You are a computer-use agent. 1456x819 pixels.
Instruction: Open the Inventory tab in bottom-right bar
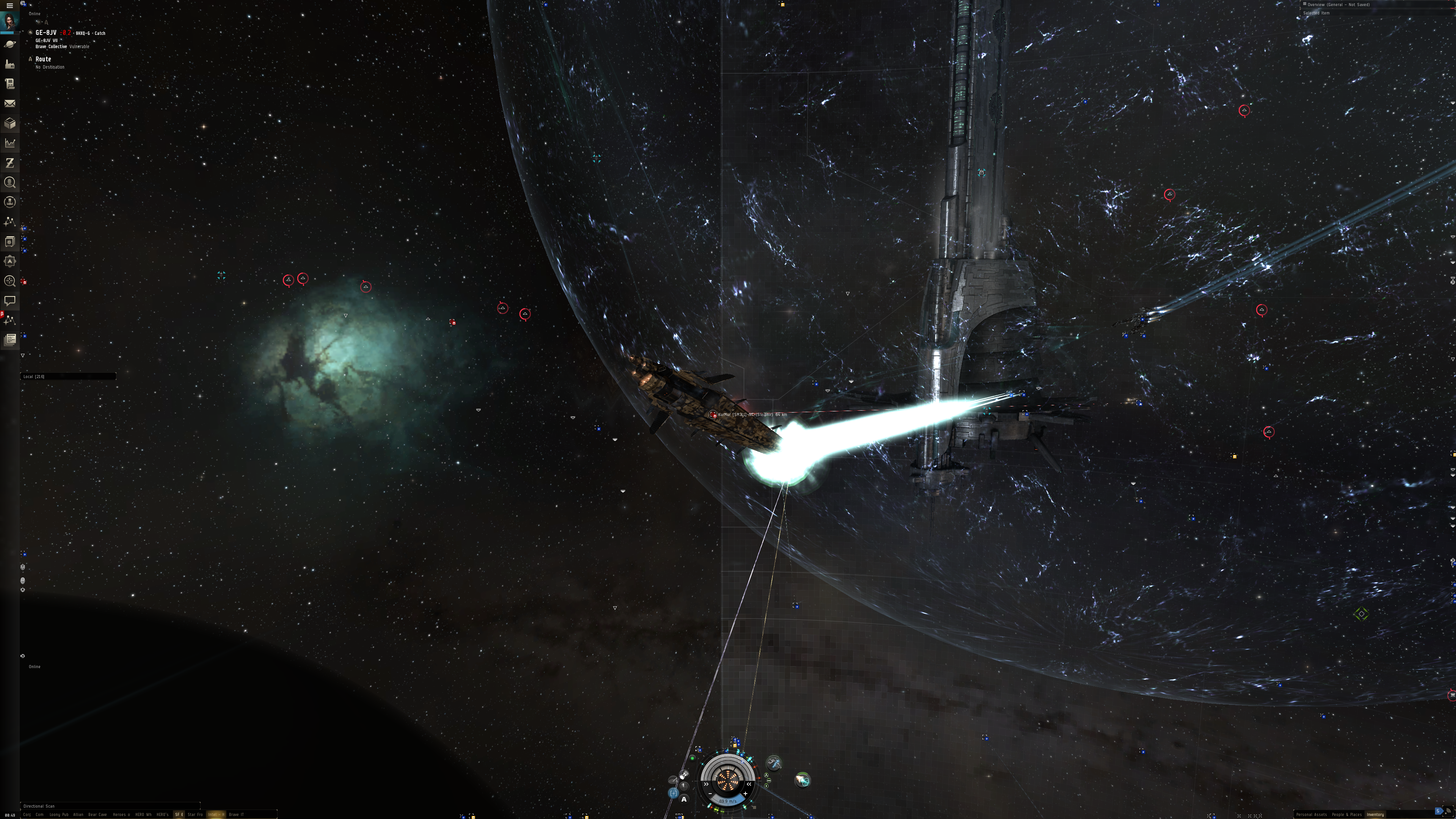tap(1375, 814)
